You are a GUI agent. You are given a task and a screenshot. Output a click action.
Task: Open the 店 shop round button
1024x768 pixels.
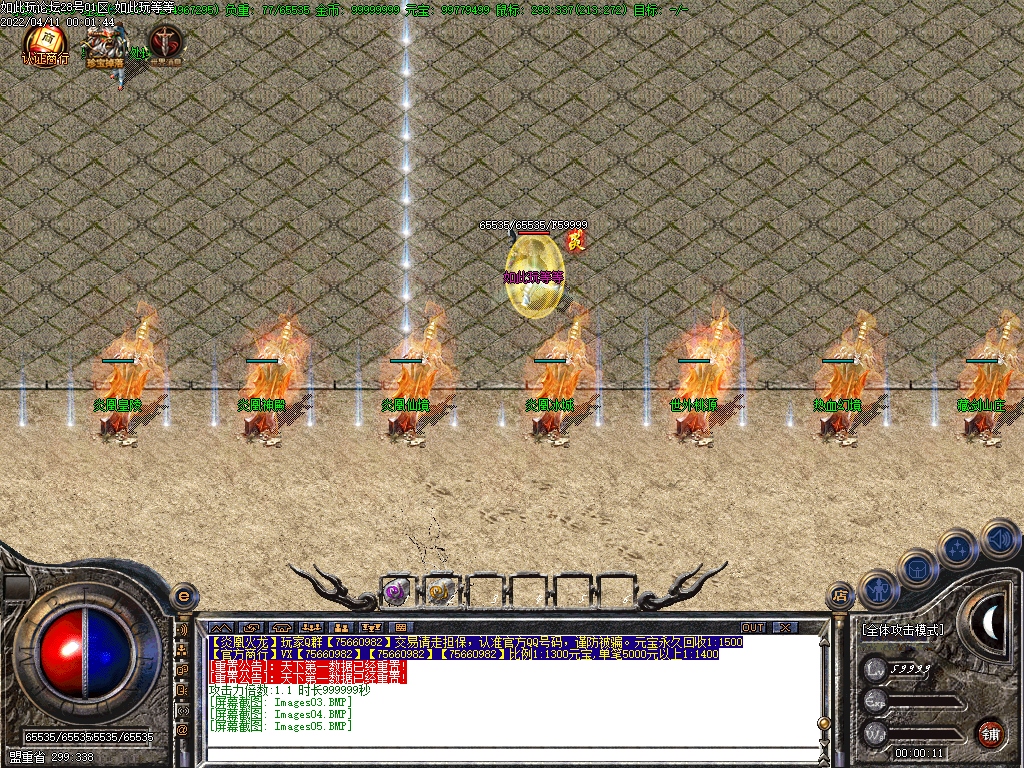840,597
